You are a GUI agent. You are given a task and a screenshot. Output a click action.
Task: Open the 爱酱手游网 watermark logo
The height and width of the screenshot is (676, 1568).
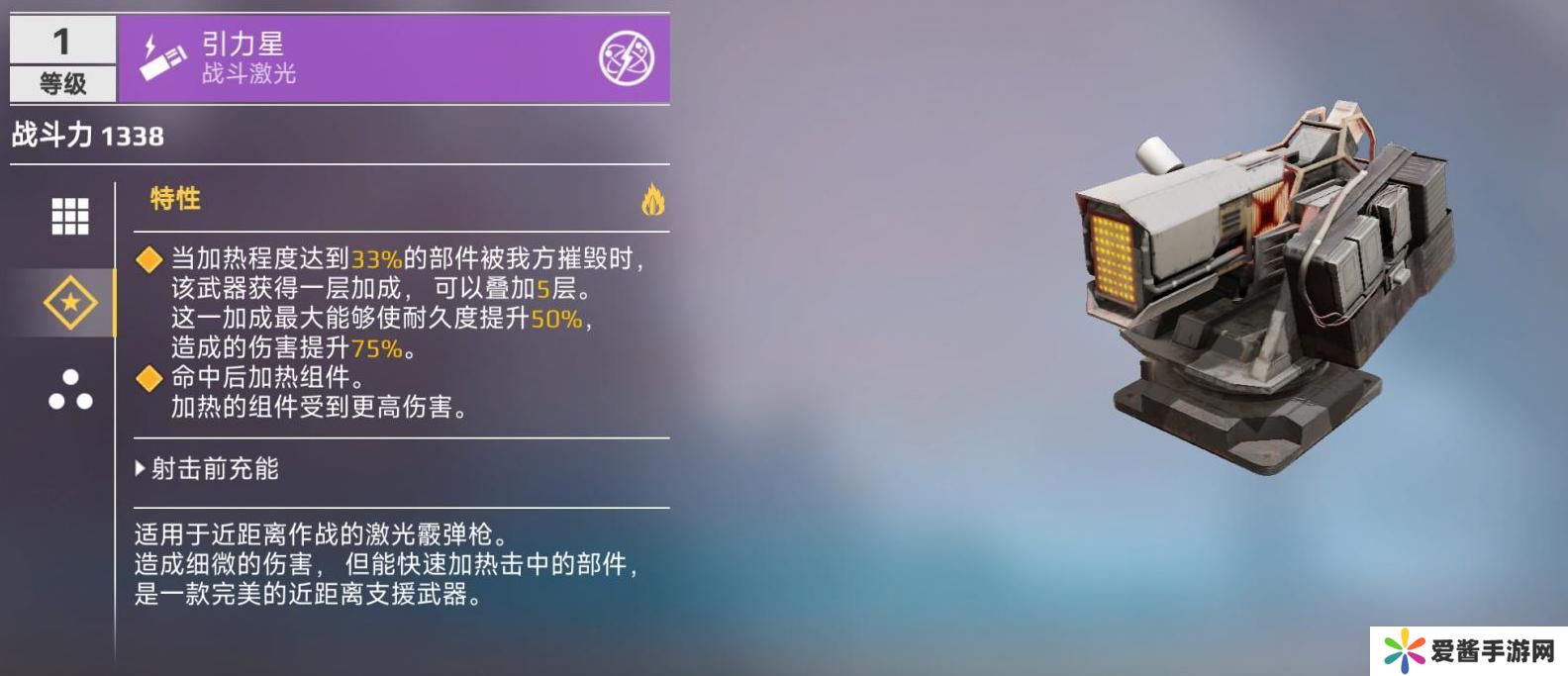(1469, 650)
